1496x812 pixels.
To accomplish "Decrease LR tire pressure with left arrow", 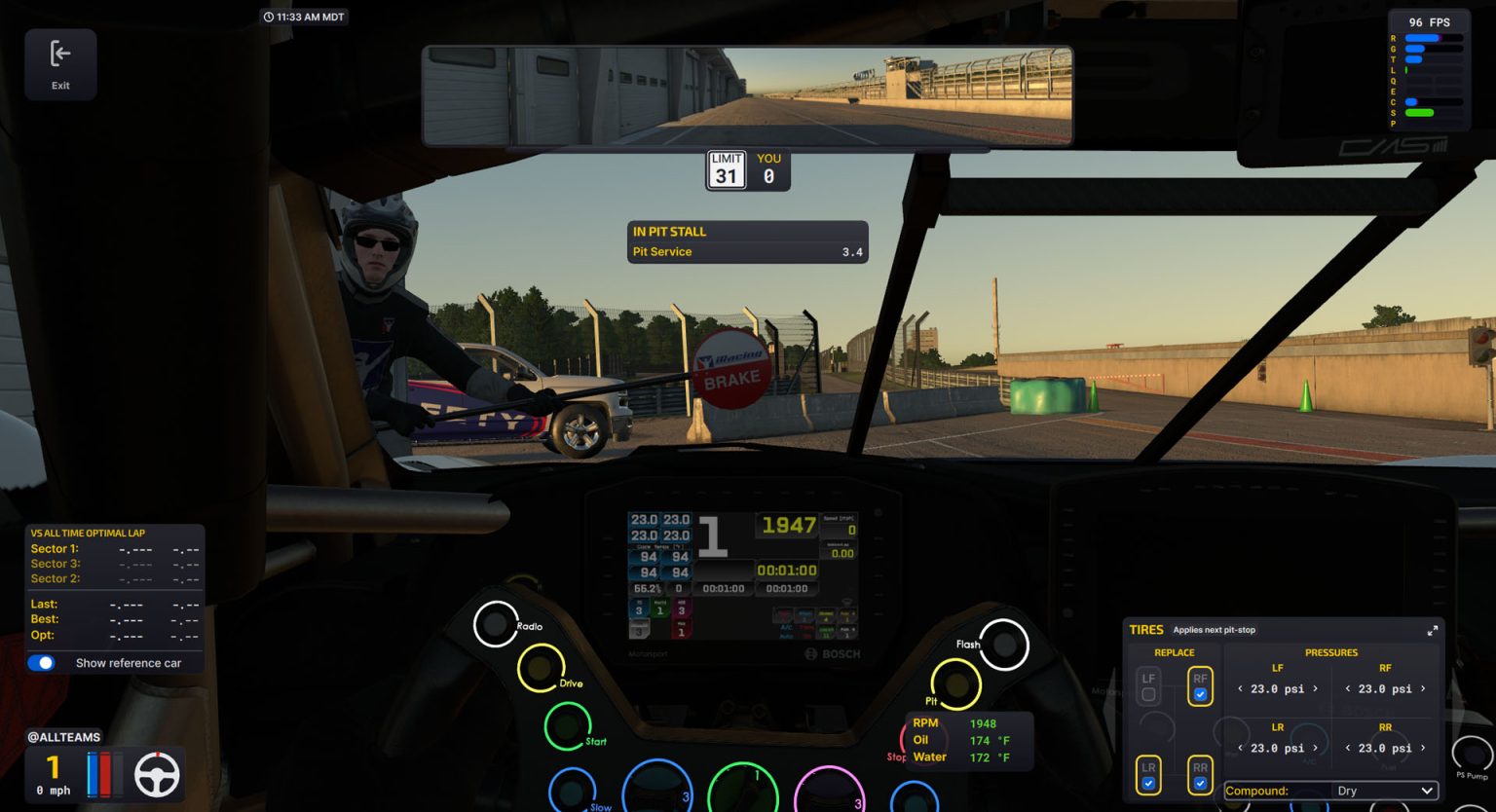I will [1240, 748].
